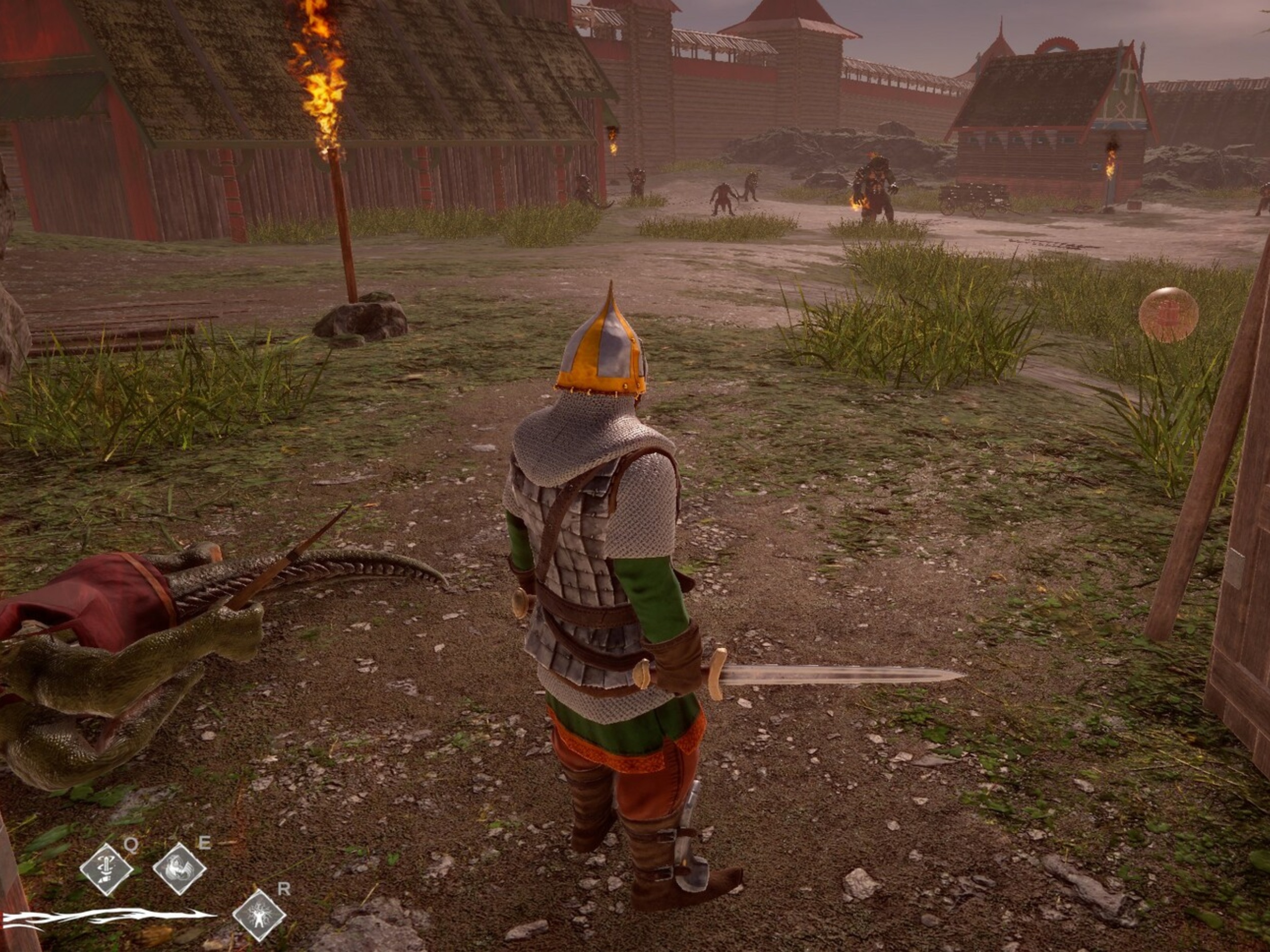Activate the spinning sword ability icon
Viewport: 1270px width, 952px height.
pyautogui.click(x=106, y=869)
